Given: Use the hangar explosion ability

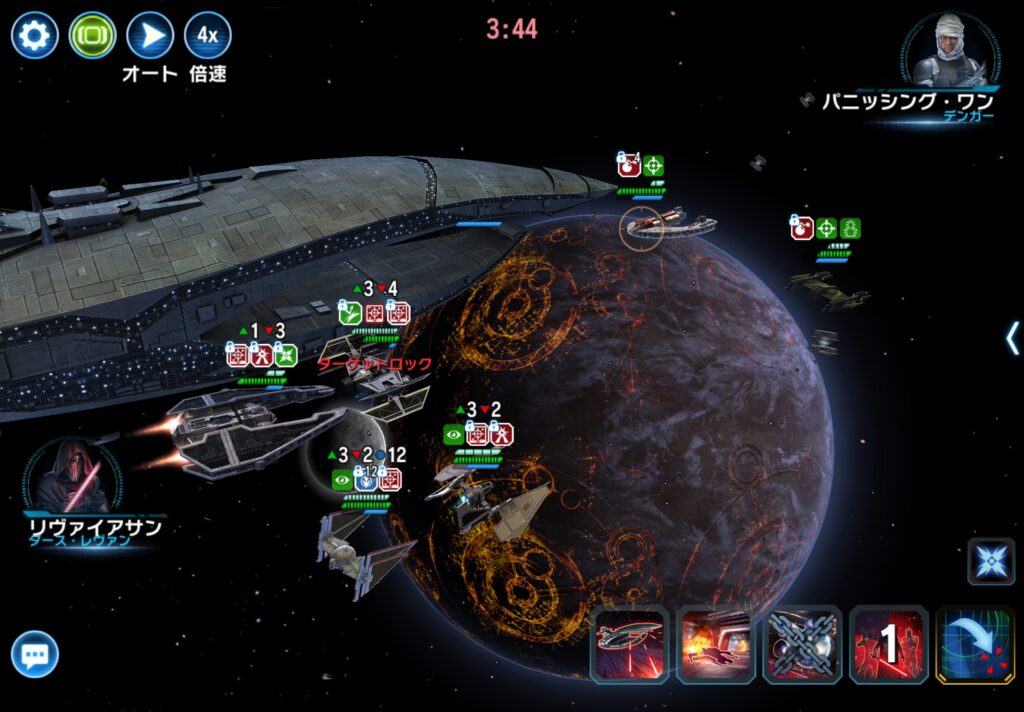Looking at the screenshot, I should click(x=715, y=646).
